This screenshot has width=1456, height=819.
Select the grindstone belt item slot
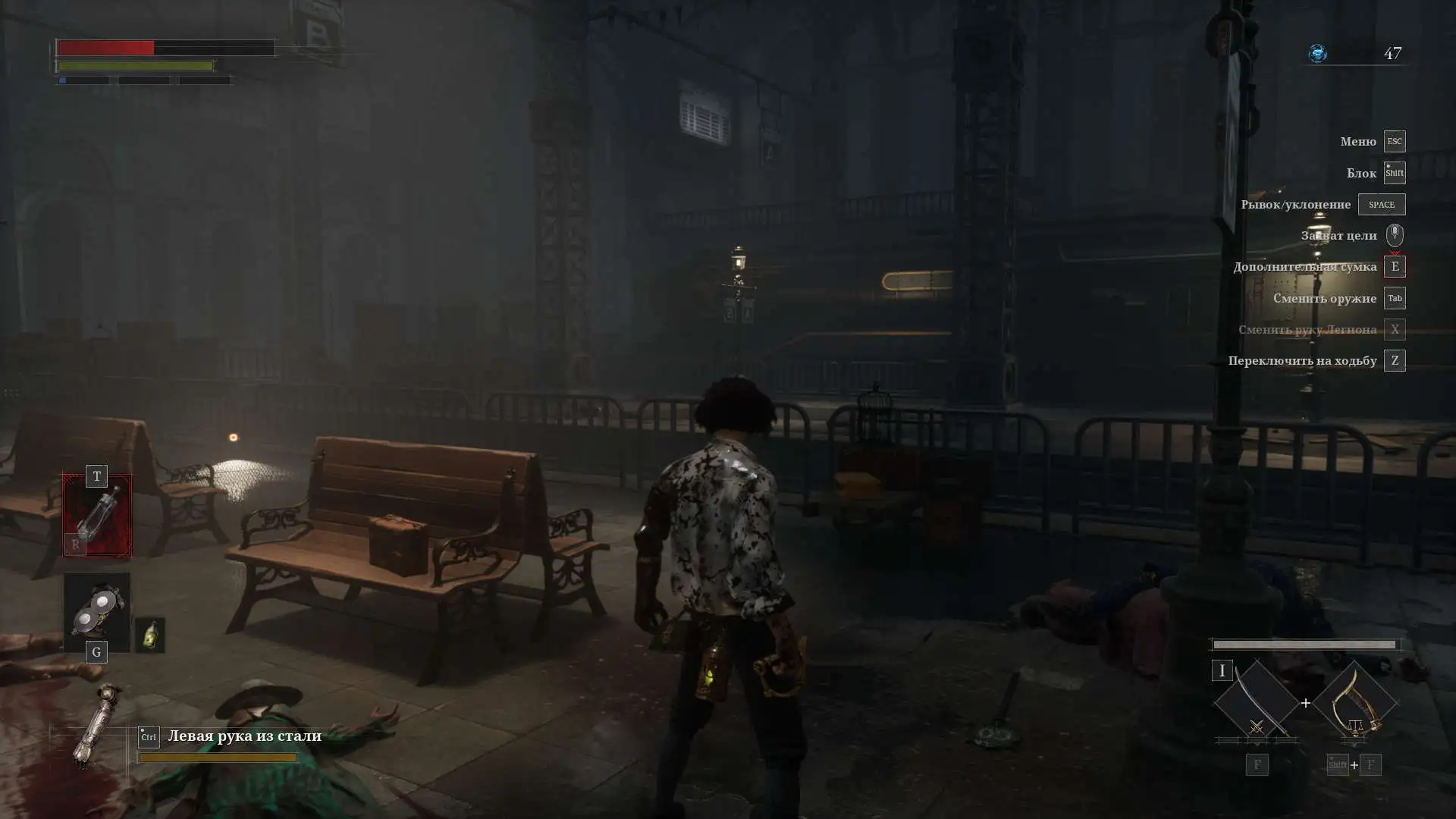point(97,611)
